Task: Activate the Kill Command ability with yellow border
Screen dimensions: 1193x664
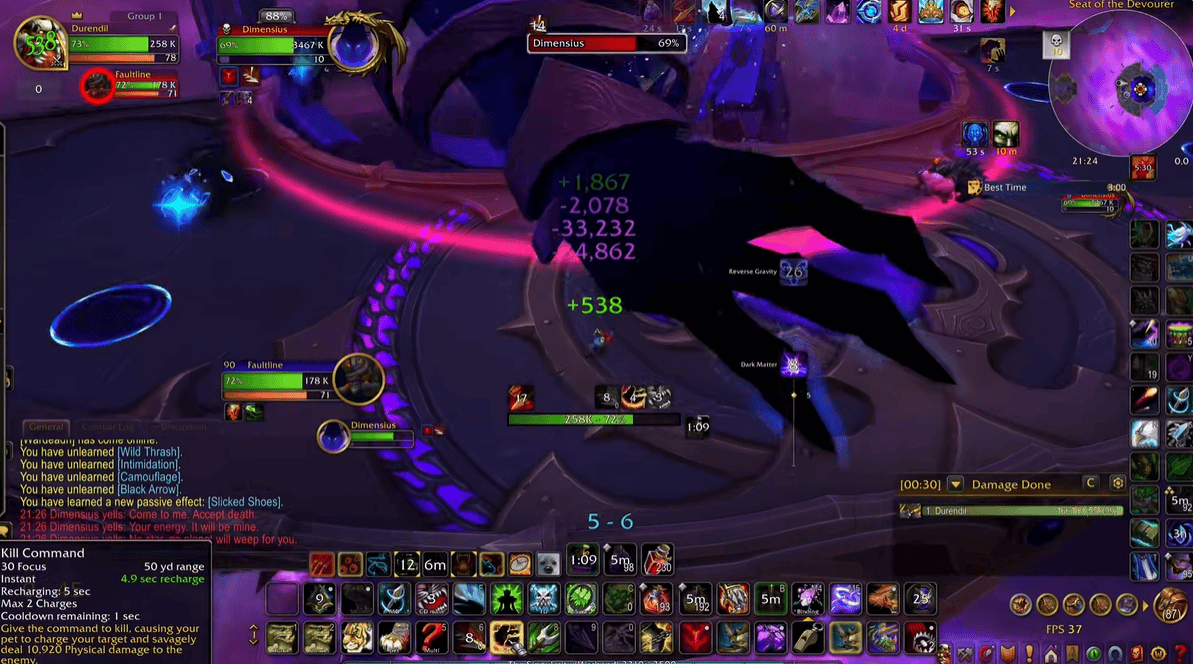Action: tap(507, 635)
